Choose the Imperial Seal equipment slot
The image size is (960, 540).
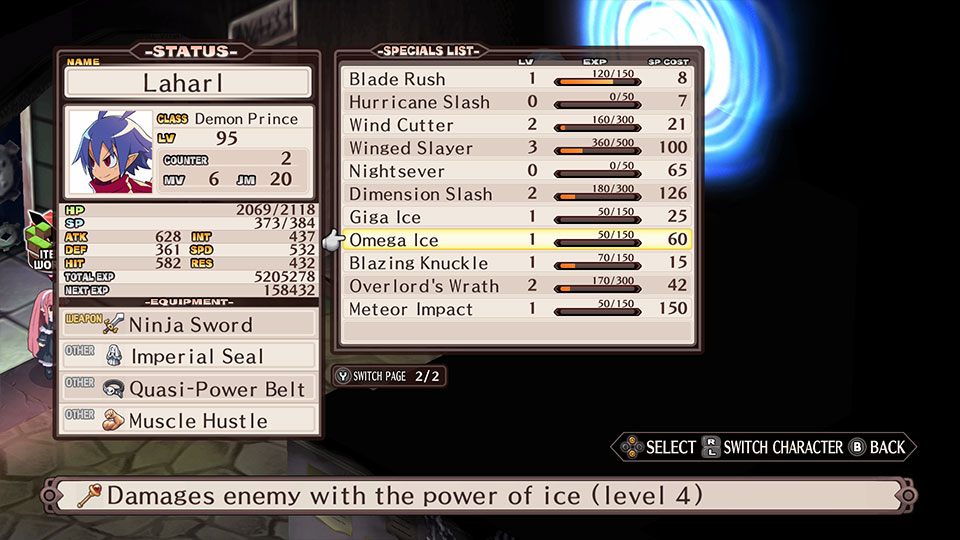pyautogui.click(x=189, y=356)
